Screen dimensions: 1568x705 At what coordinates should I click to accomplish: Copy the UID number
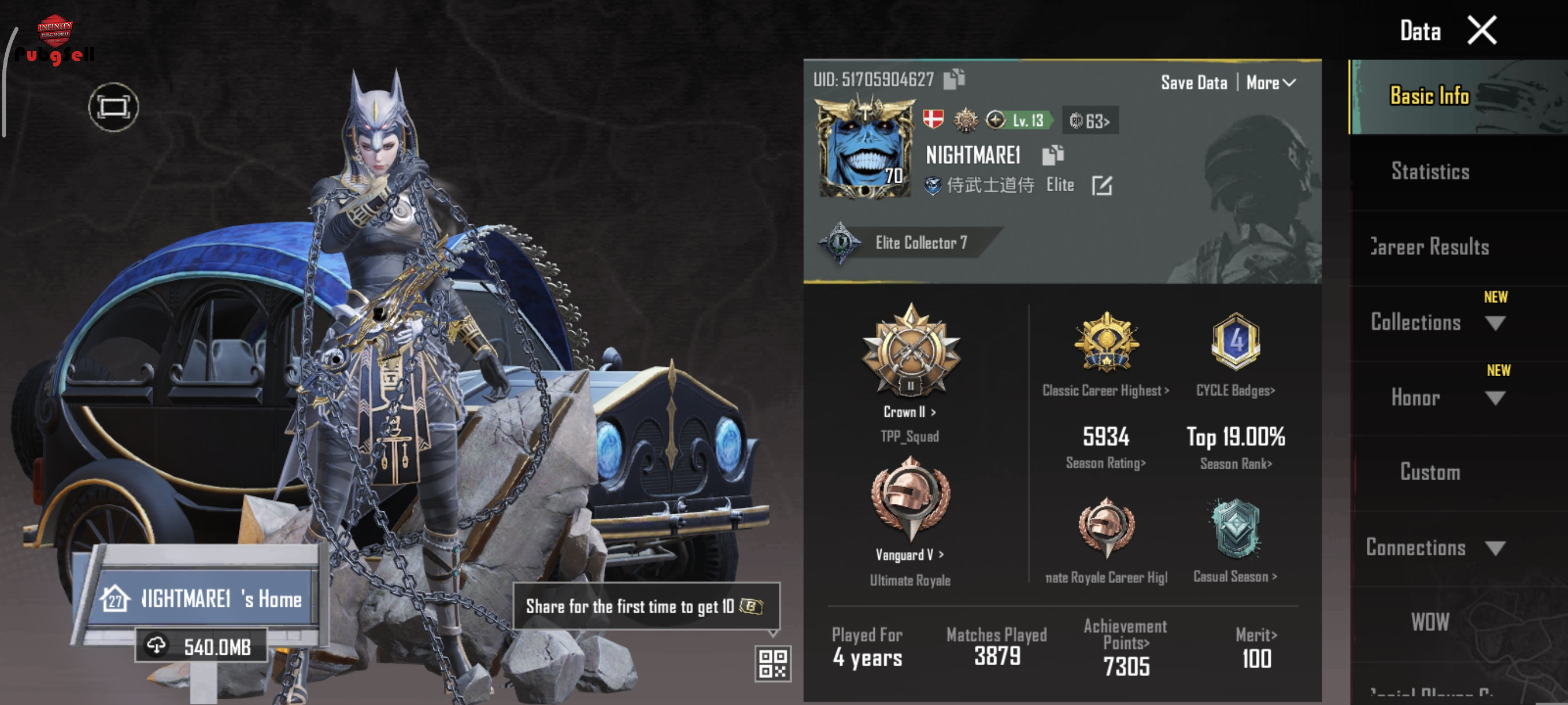954,79
